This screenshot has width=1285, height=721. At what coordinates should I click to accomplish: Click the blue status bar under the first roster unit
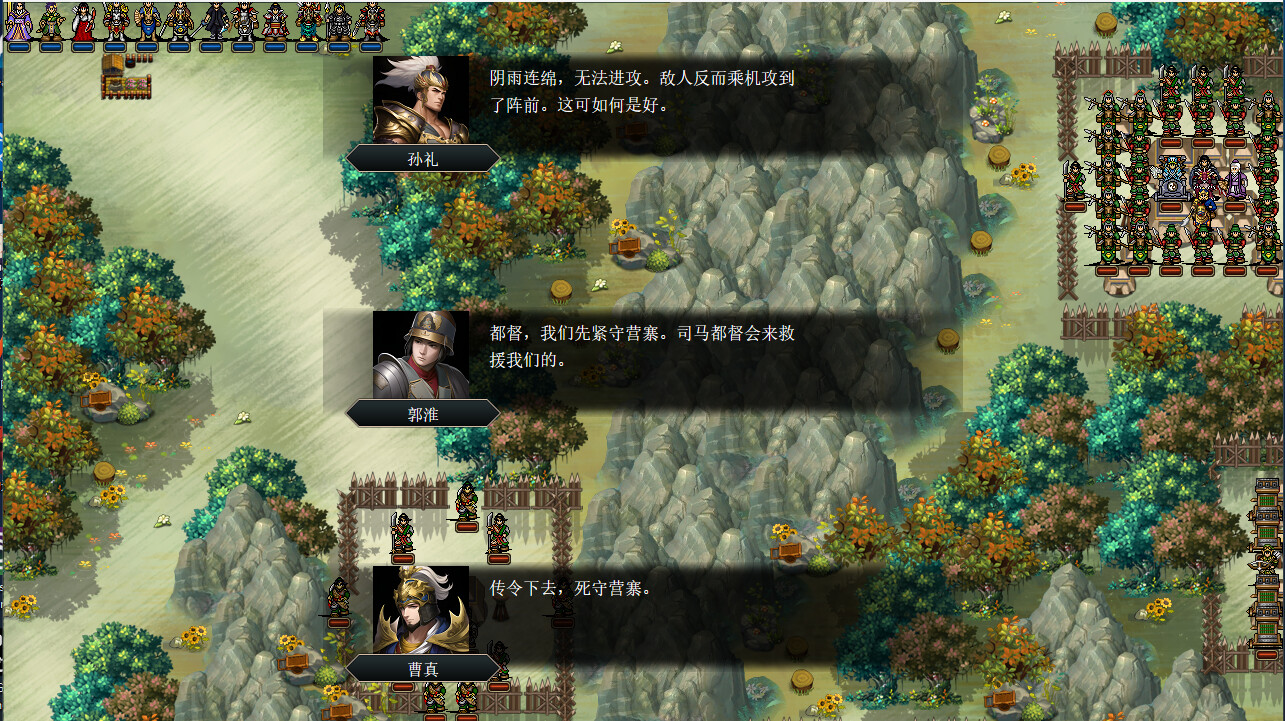point(18,45)
